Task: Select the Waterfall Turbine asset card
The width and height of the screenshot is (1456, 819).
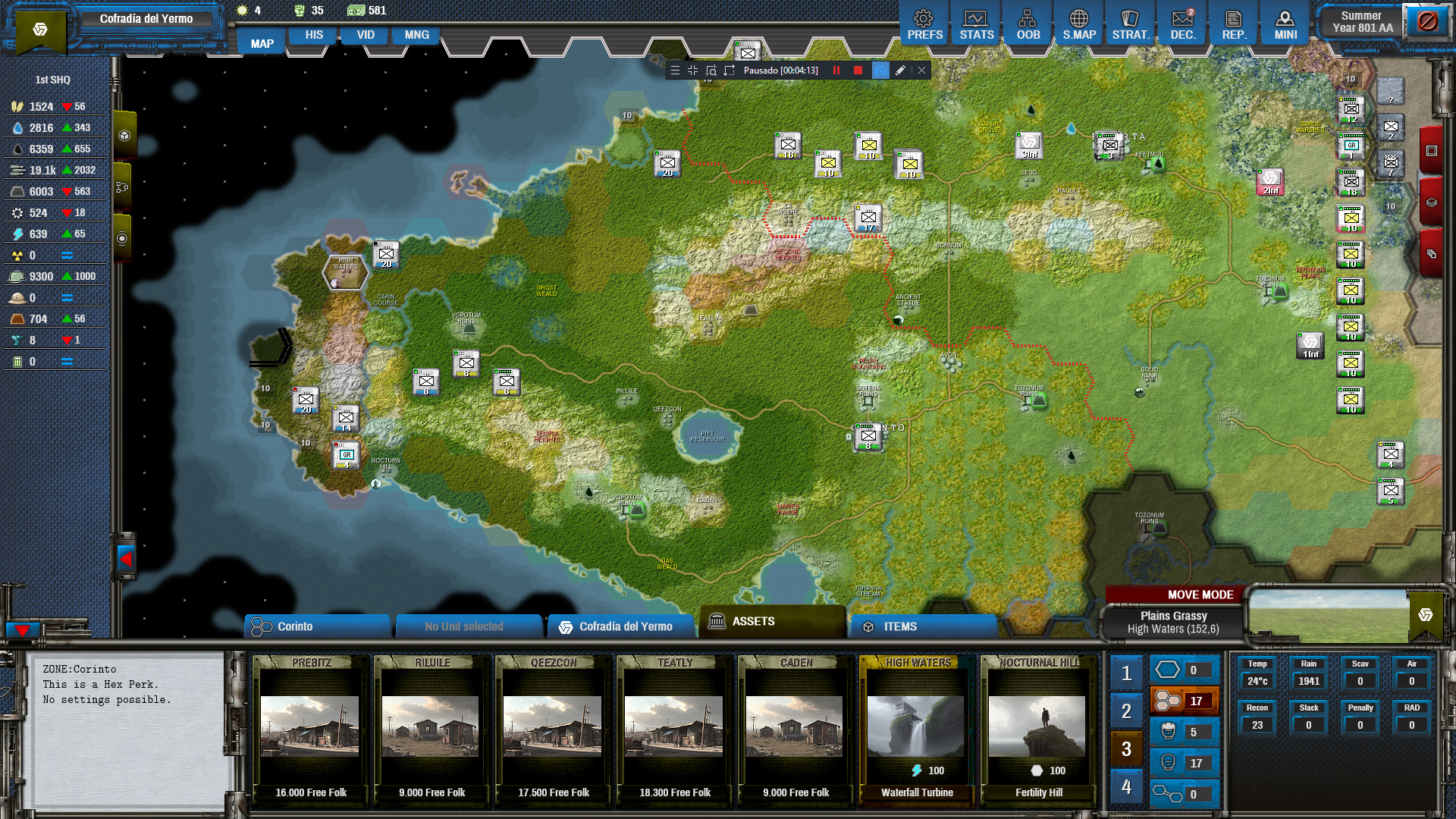Action: (x=917, y=728)
